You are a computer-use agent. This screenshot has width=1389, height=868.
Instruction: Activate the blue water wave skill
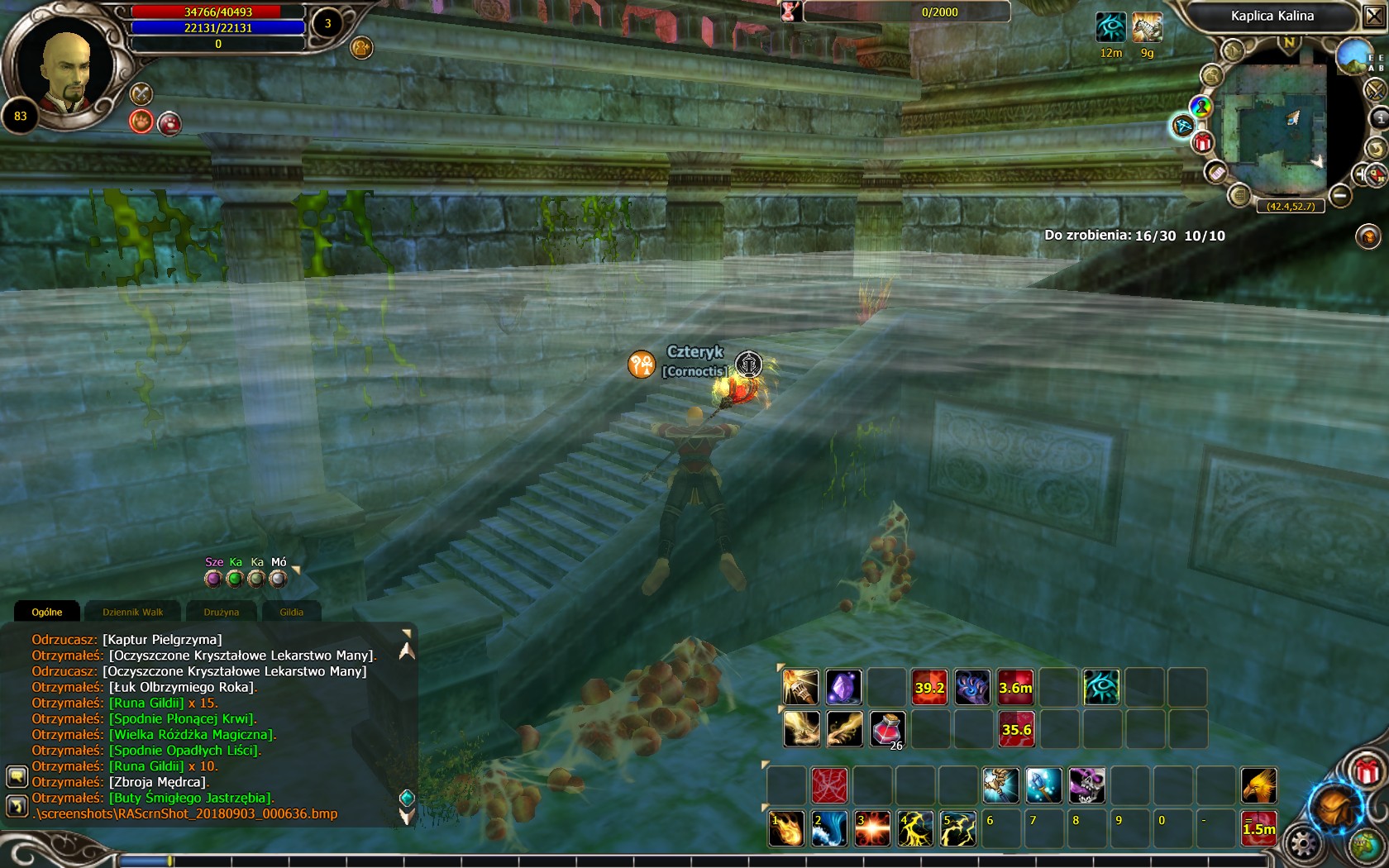[829, 829]
